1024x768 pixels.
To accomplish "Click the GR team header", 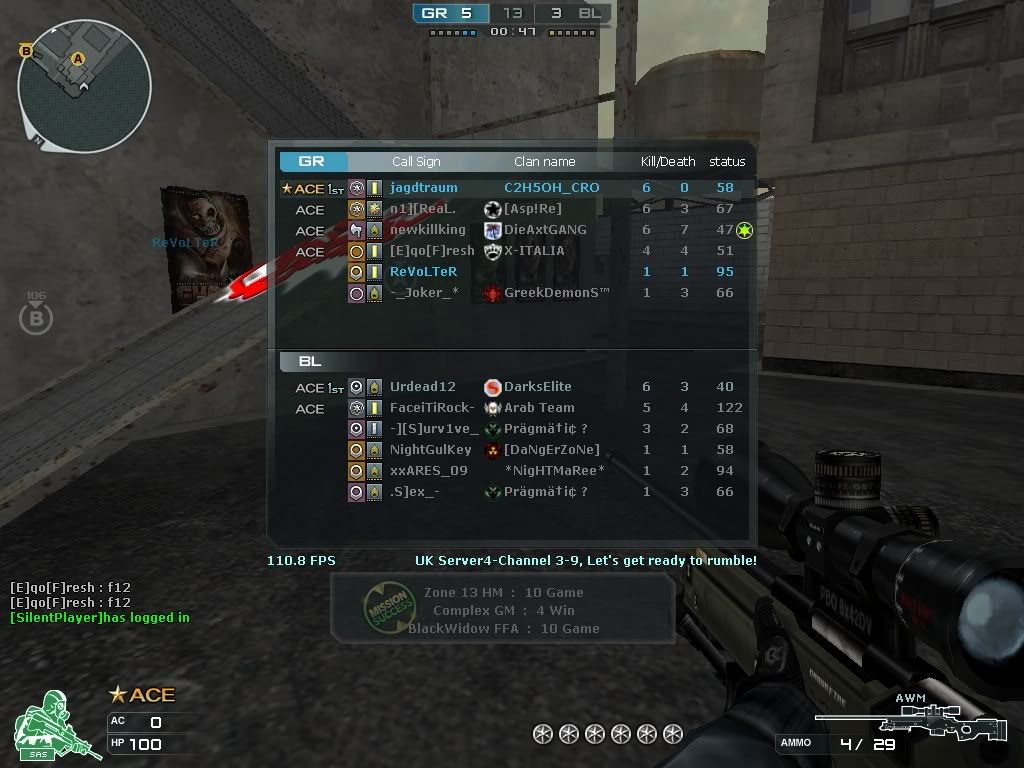I will coord(313,161).
